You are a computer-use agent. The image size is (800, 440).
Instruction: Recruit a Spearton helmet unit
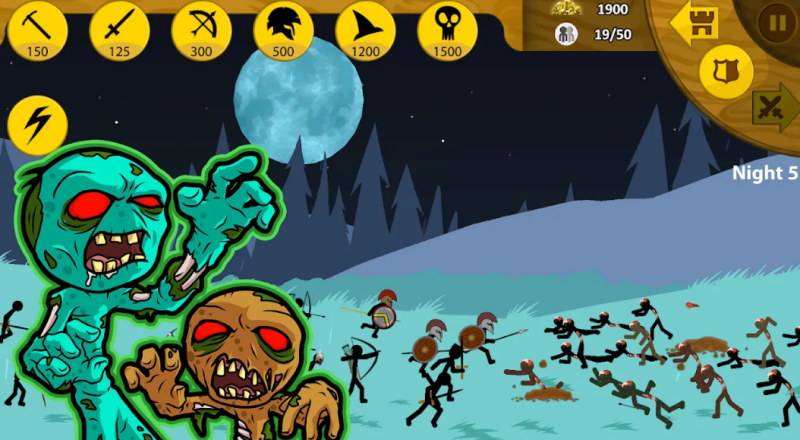point(283,29)
